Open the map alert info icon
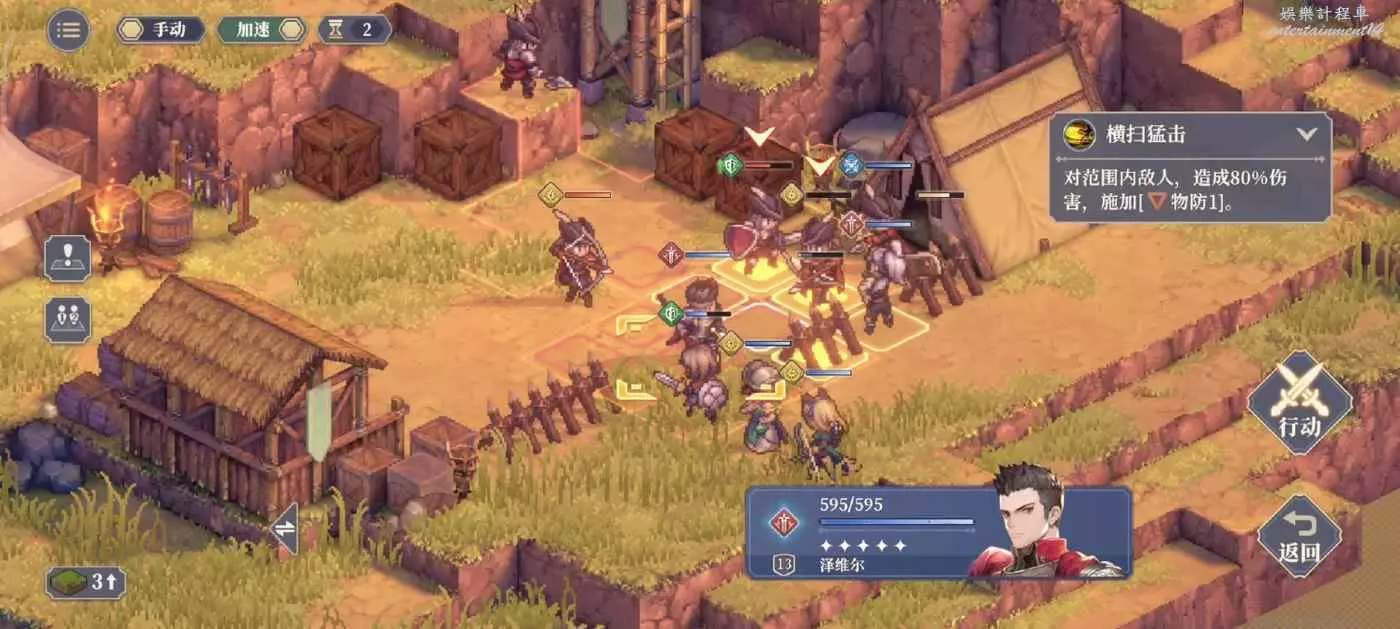1400x629 pixels. (x=68, y=258)
